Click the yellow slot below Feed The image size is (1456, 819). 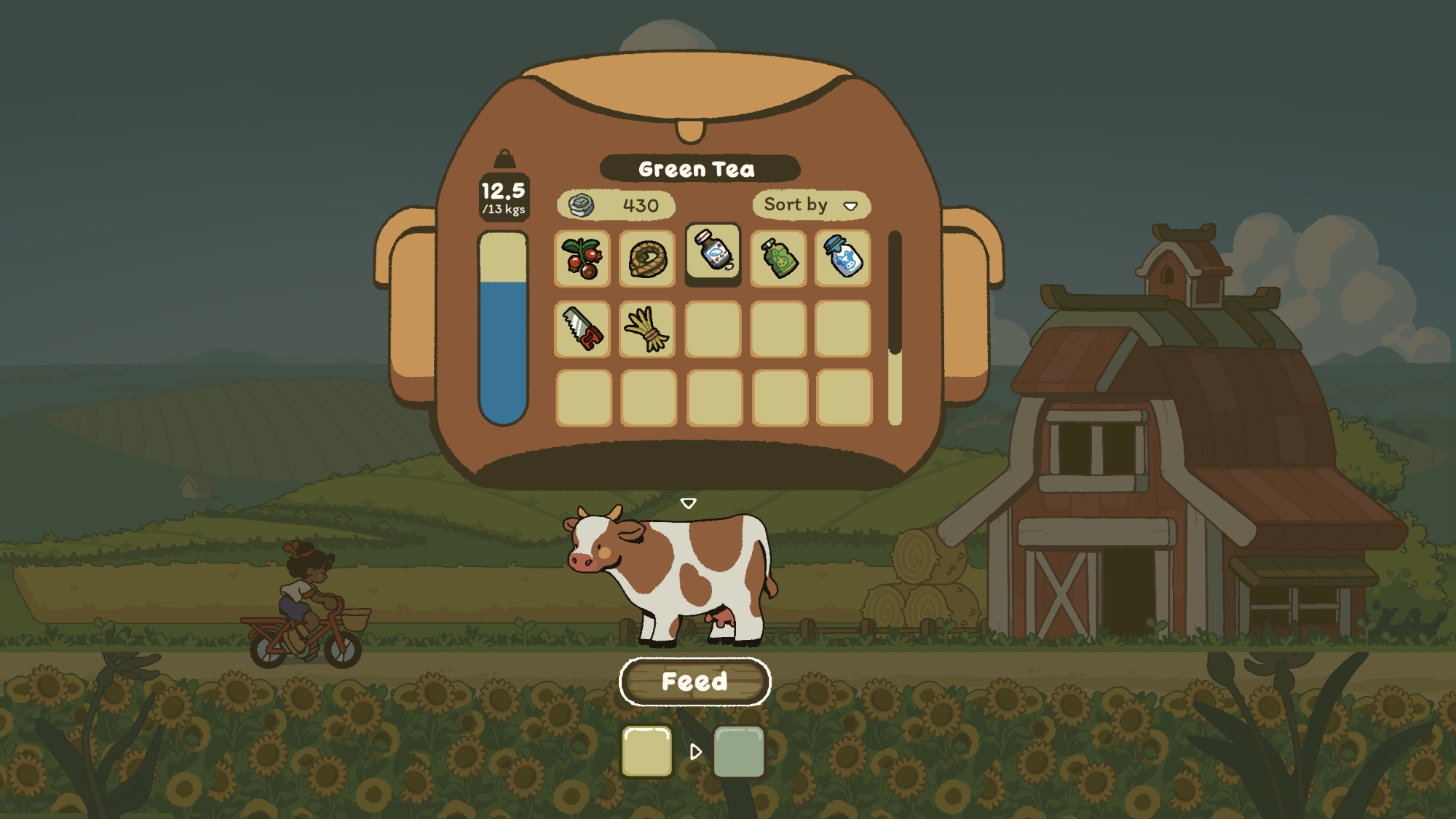point(646,751)
